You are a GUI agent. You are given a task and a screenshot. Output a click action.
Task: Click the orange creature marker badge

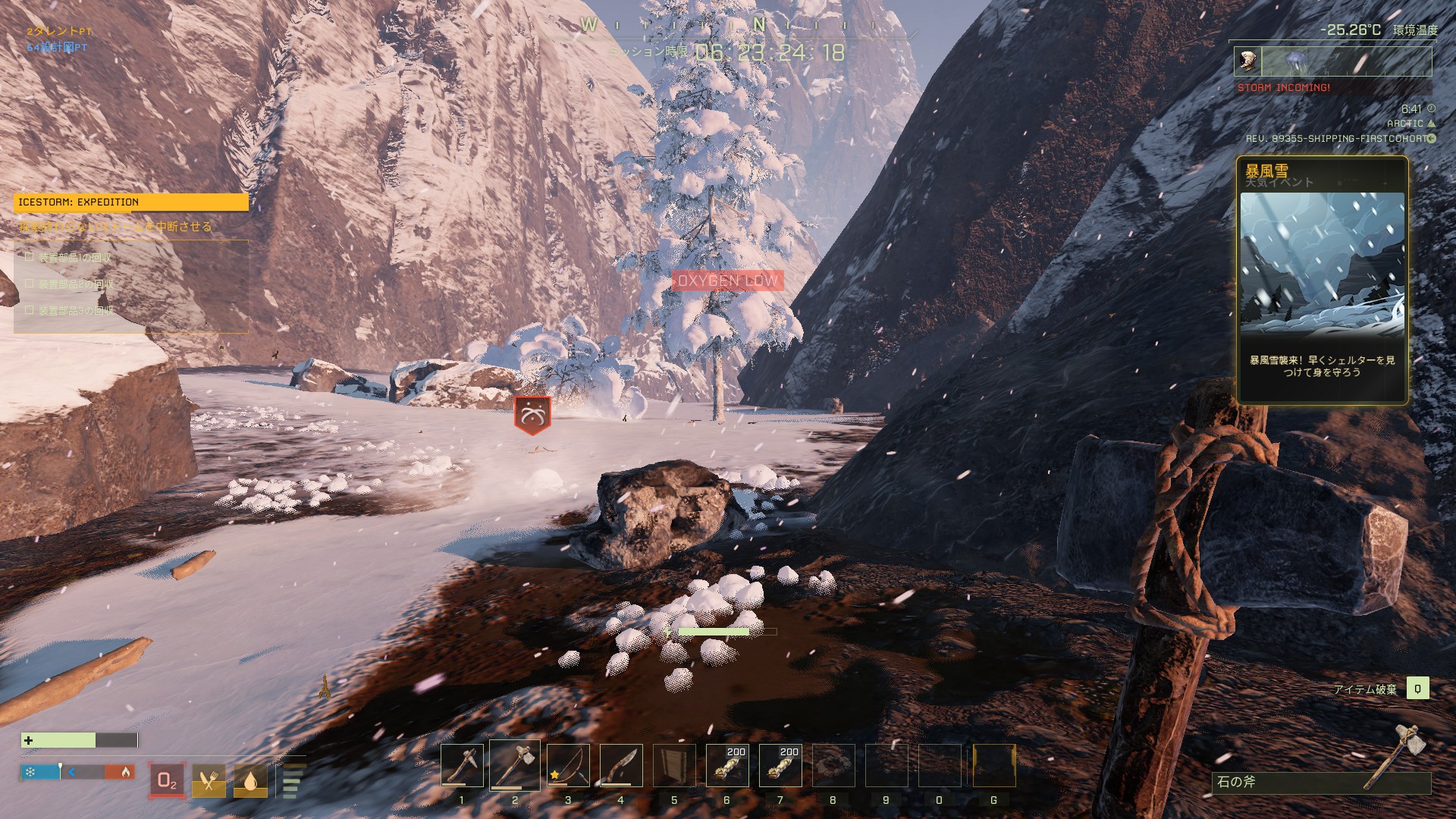532,414
